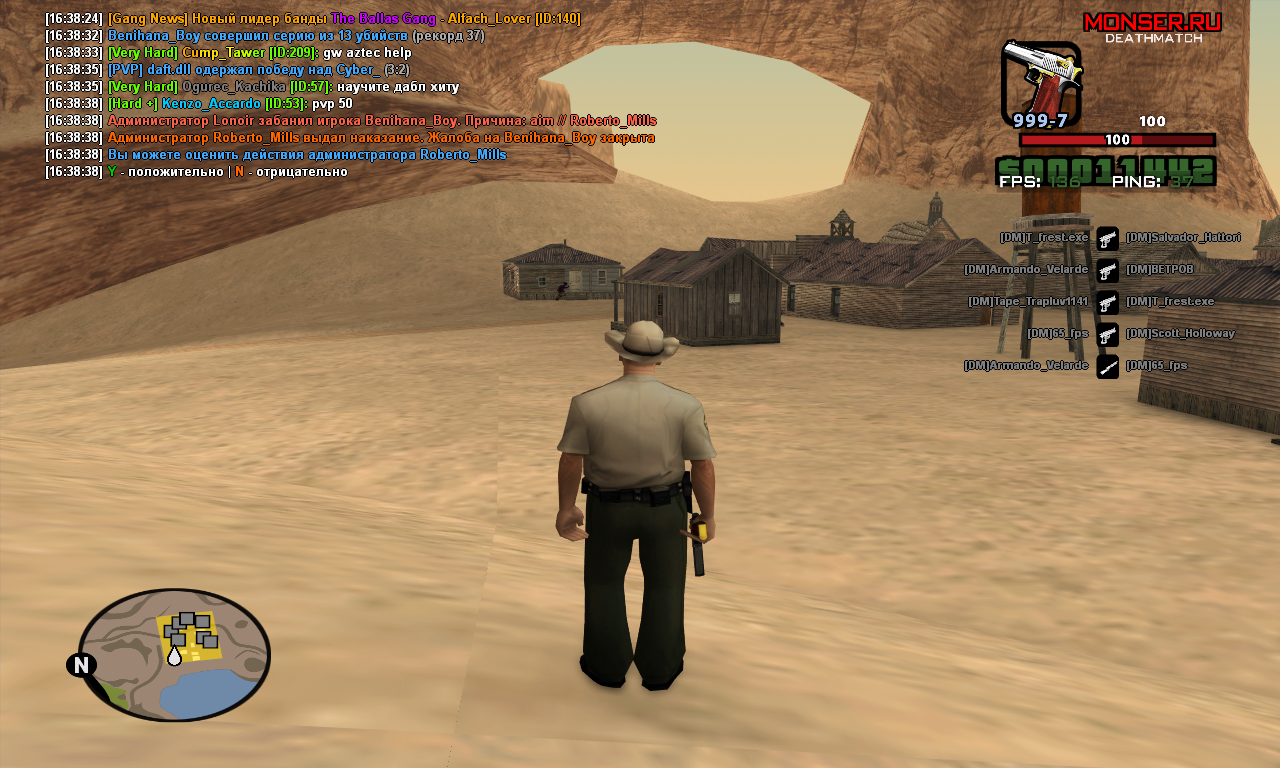Click the Deagle icon next to Scott_Holloway
This screenshot has width=1280, height=768.
coord(1107,335)
